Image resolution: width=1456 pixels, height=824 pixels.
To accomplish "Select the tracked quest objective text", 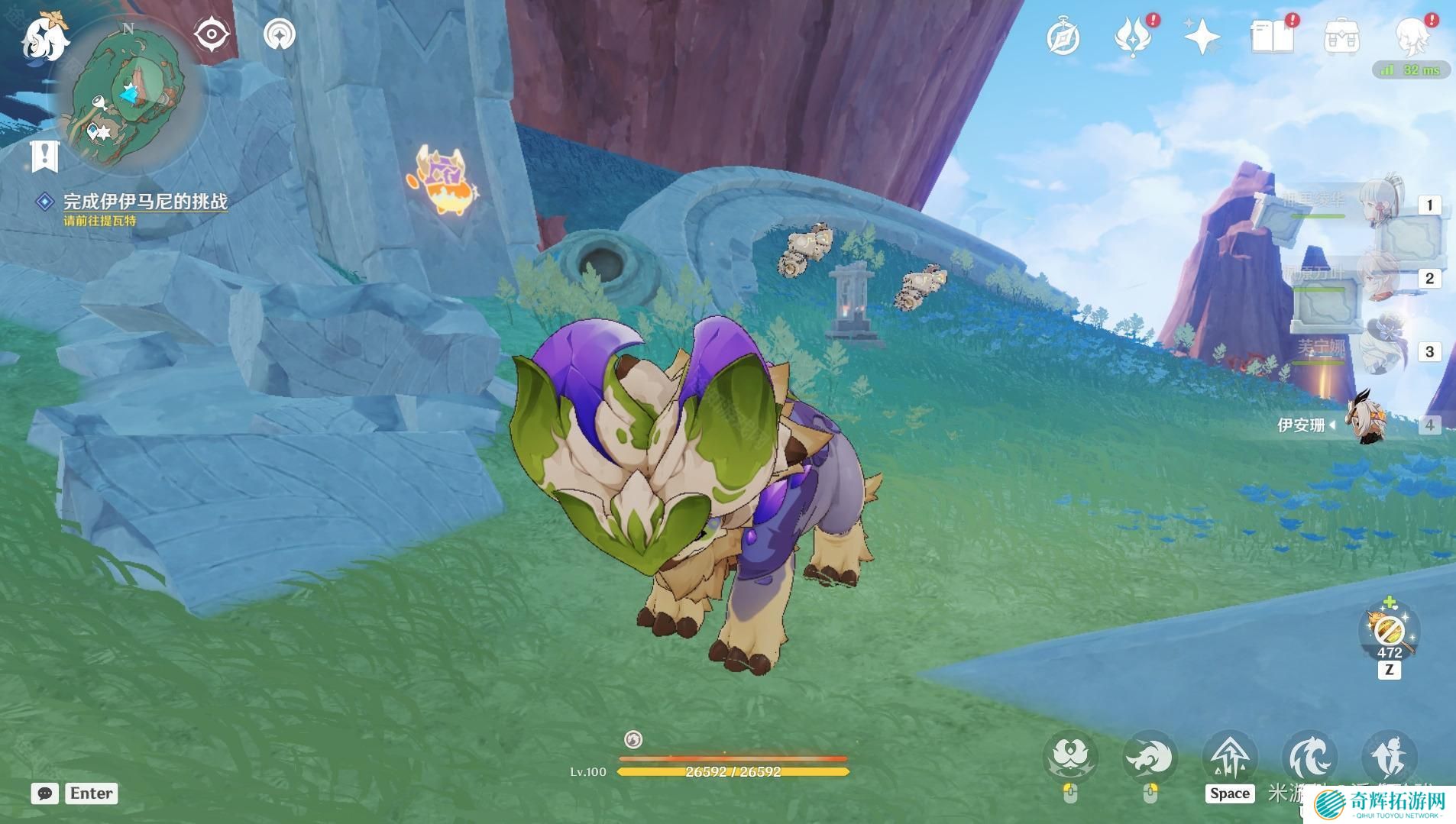I will click(145, 202).
